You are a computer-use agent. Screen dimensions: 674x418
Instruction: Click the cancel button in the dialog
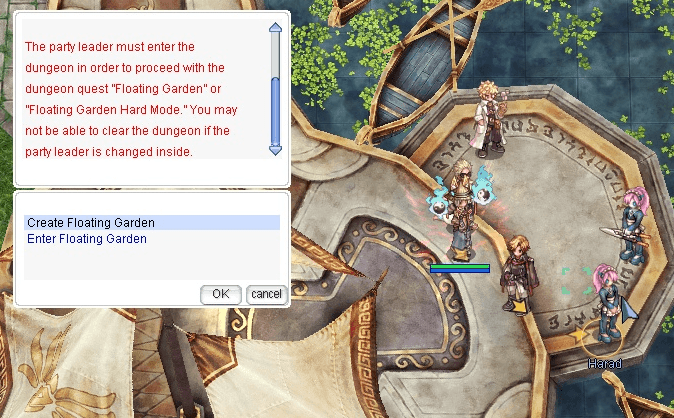point(266,294)
